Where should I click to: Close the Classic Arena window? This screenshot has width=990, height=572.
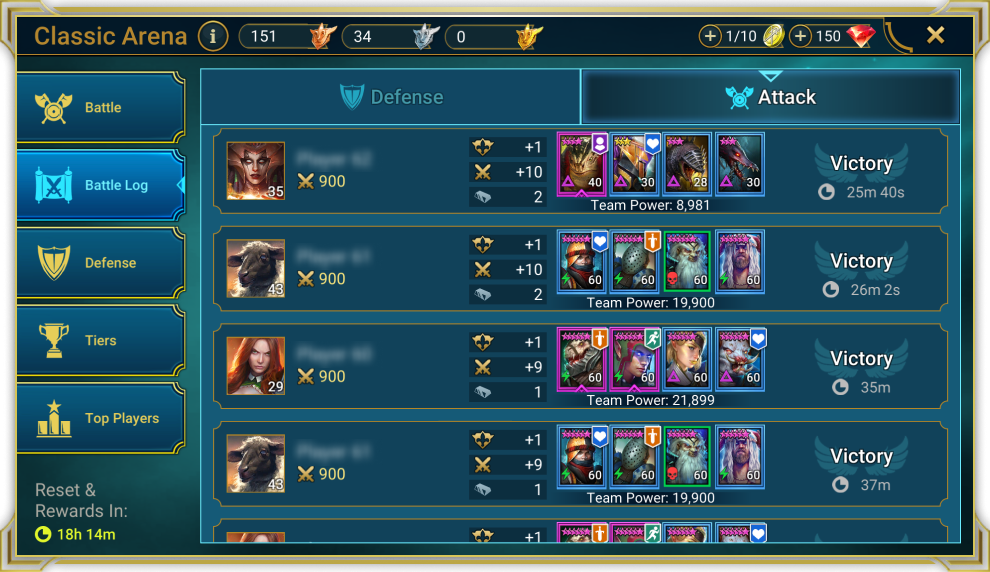point(935,36)
